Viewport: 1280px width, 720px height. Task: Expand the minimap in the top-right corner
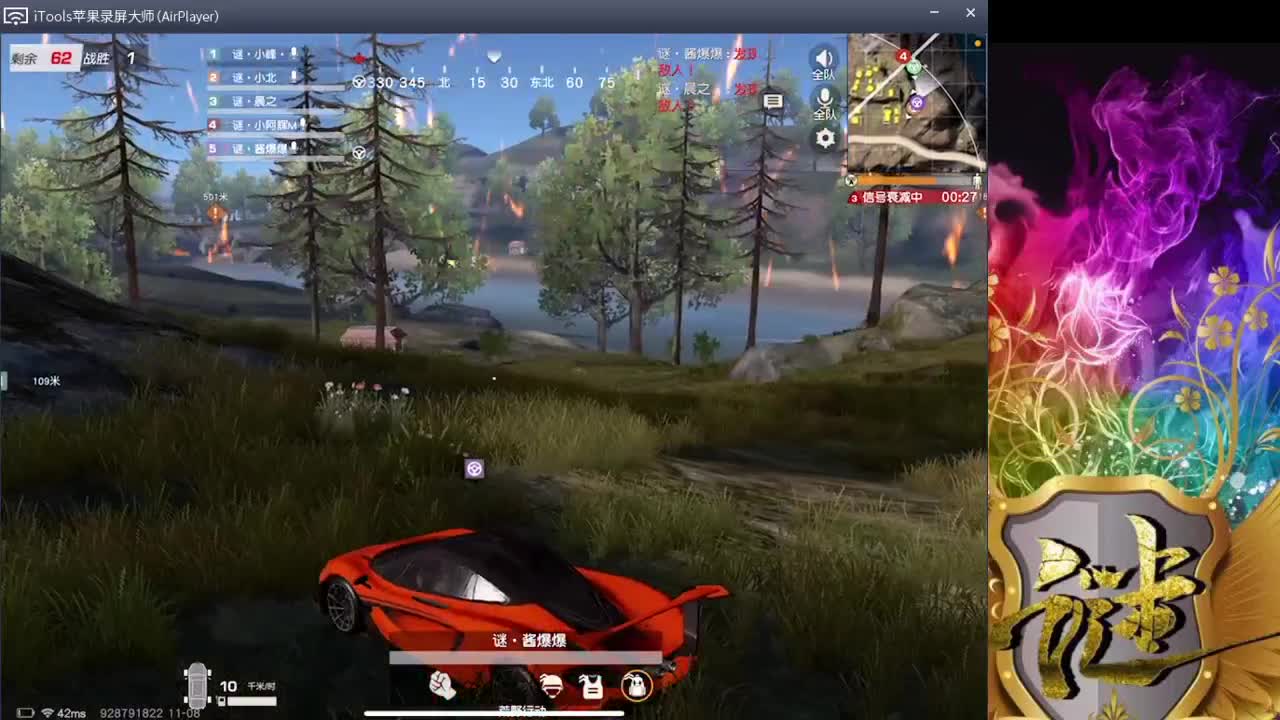pos(915,105)
